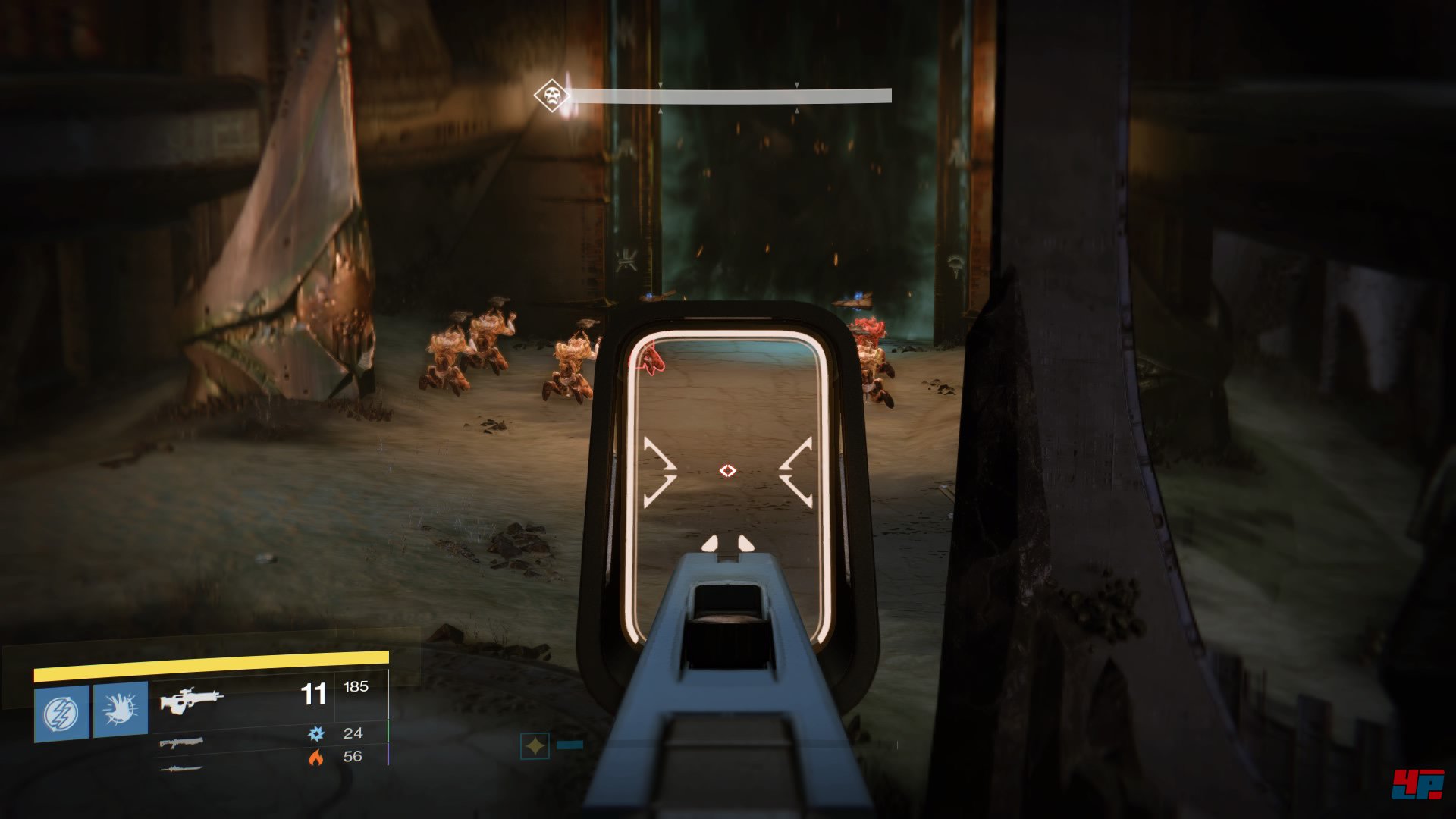Activate the melee burst ability icon
1456x819 pixels.
coord(121,710)
